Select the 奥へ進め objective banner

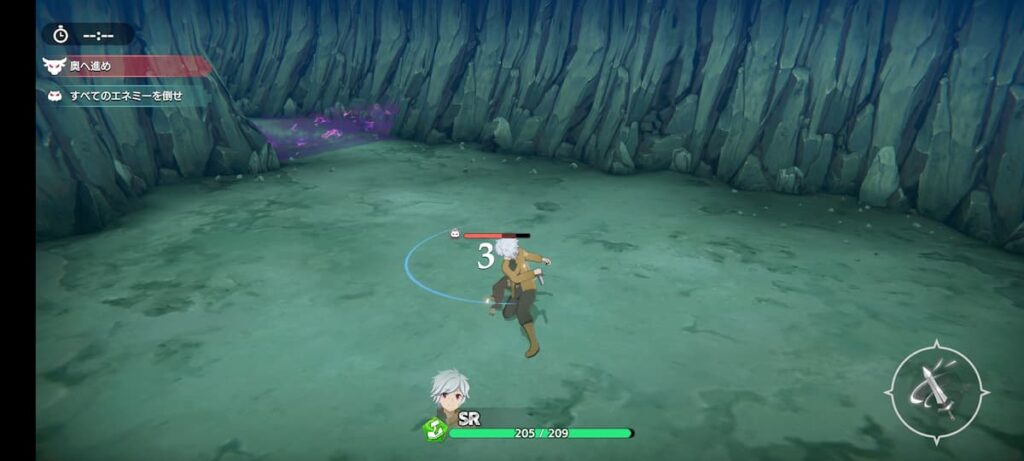(125, 67)
